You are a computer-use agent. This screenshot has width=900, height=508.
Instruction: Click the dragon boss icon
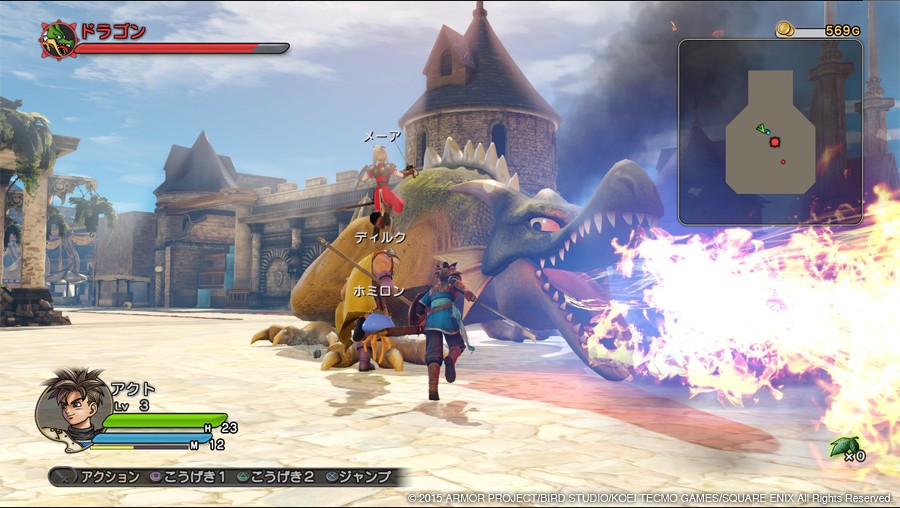[x=58, y=39]
